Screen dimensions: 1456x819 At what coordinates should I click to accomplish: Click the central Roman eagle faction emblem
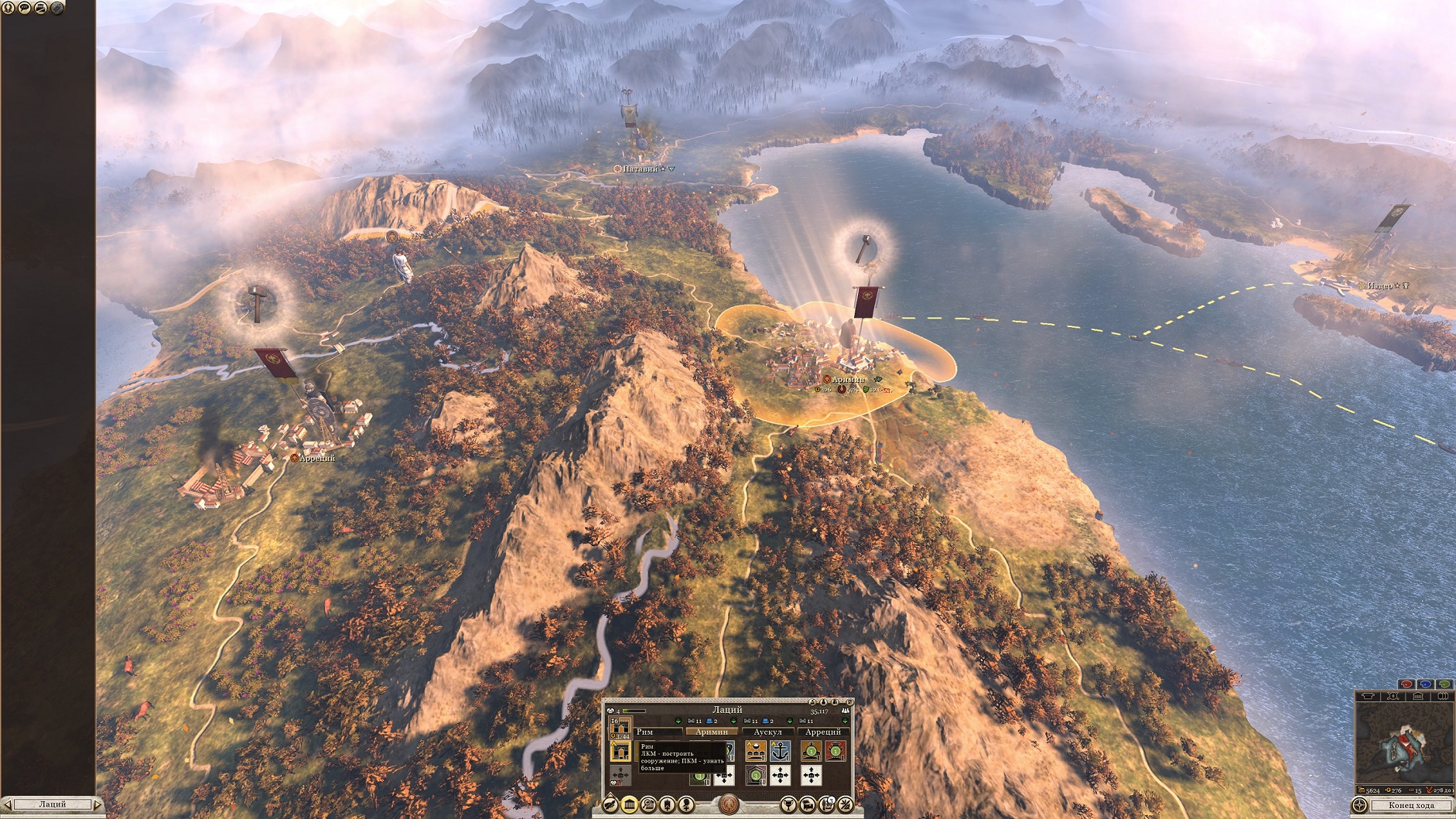click(x=728, y=805)
